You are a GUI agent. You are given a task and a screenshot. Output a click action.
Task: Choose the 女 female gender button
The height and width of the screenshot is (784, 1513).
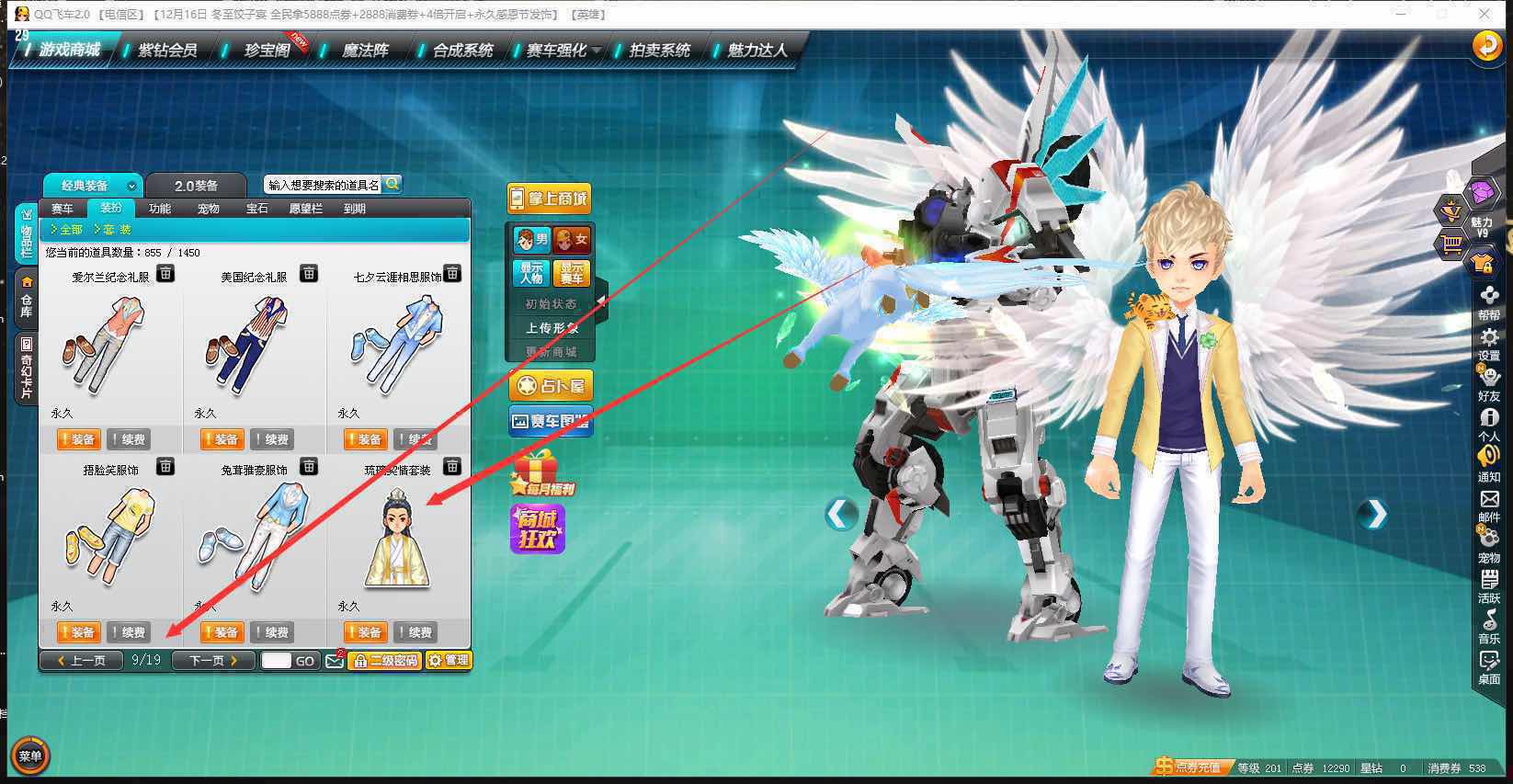(572, 240)
